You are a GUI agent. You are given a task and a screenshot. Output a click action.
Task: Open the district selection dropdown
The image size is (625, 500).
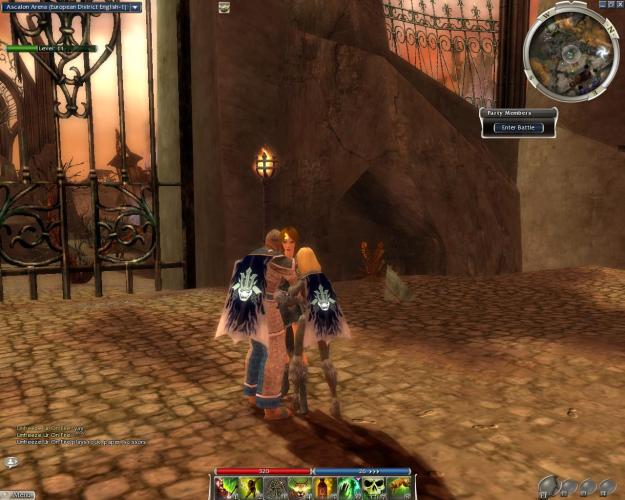coord(136,7)
